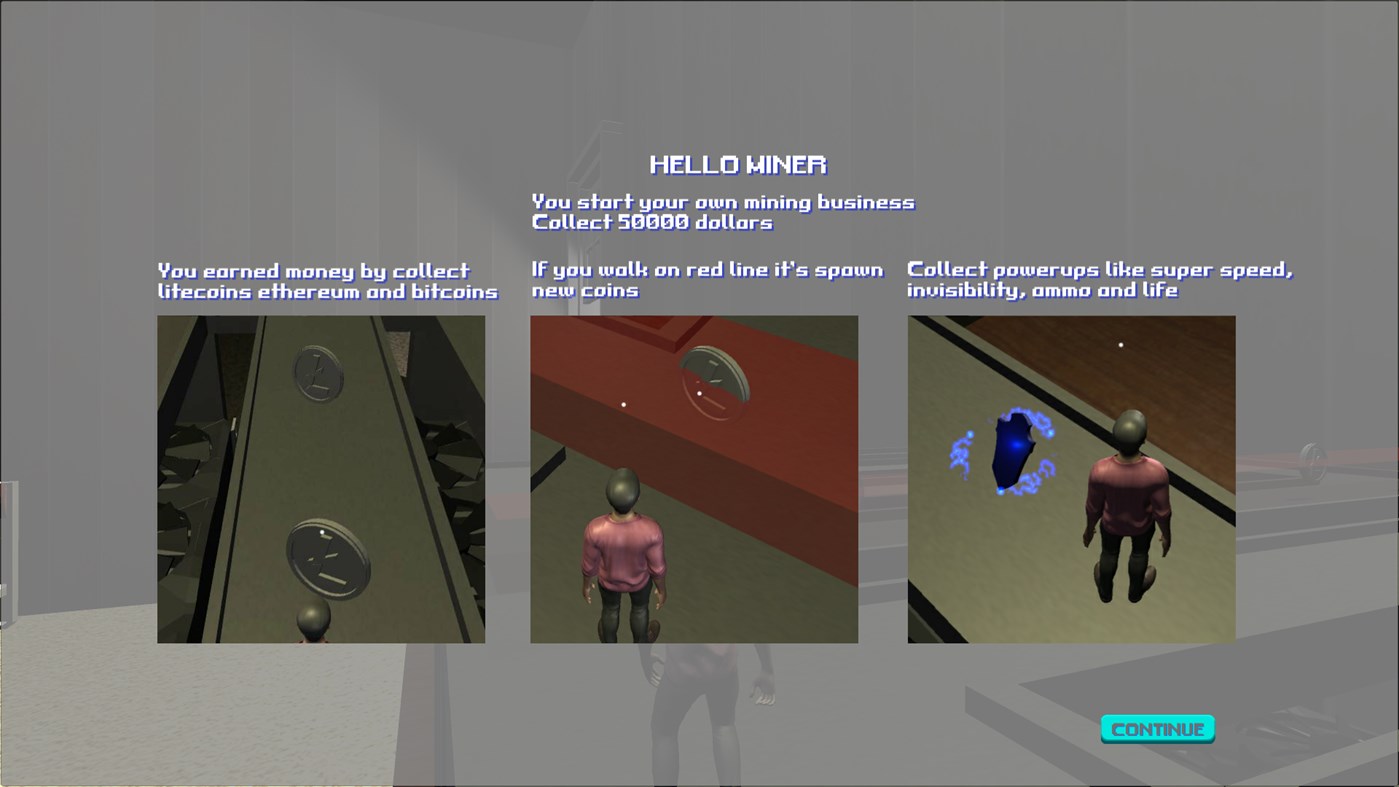The height and width of the screenshot is (787, 1399).
Task: Click the white dot marker in the right panel
Action: pyautogui.click(x=1121, y=343)
